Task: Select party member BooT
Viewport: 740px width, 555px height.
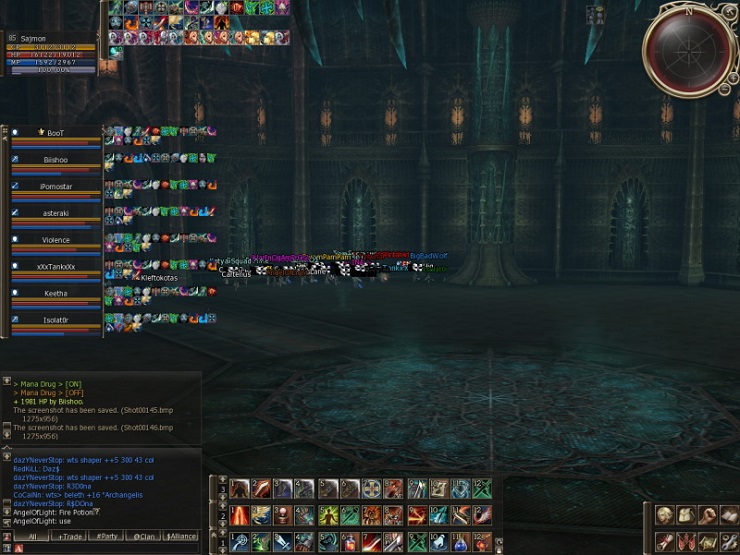Action: tap(56, 133)
